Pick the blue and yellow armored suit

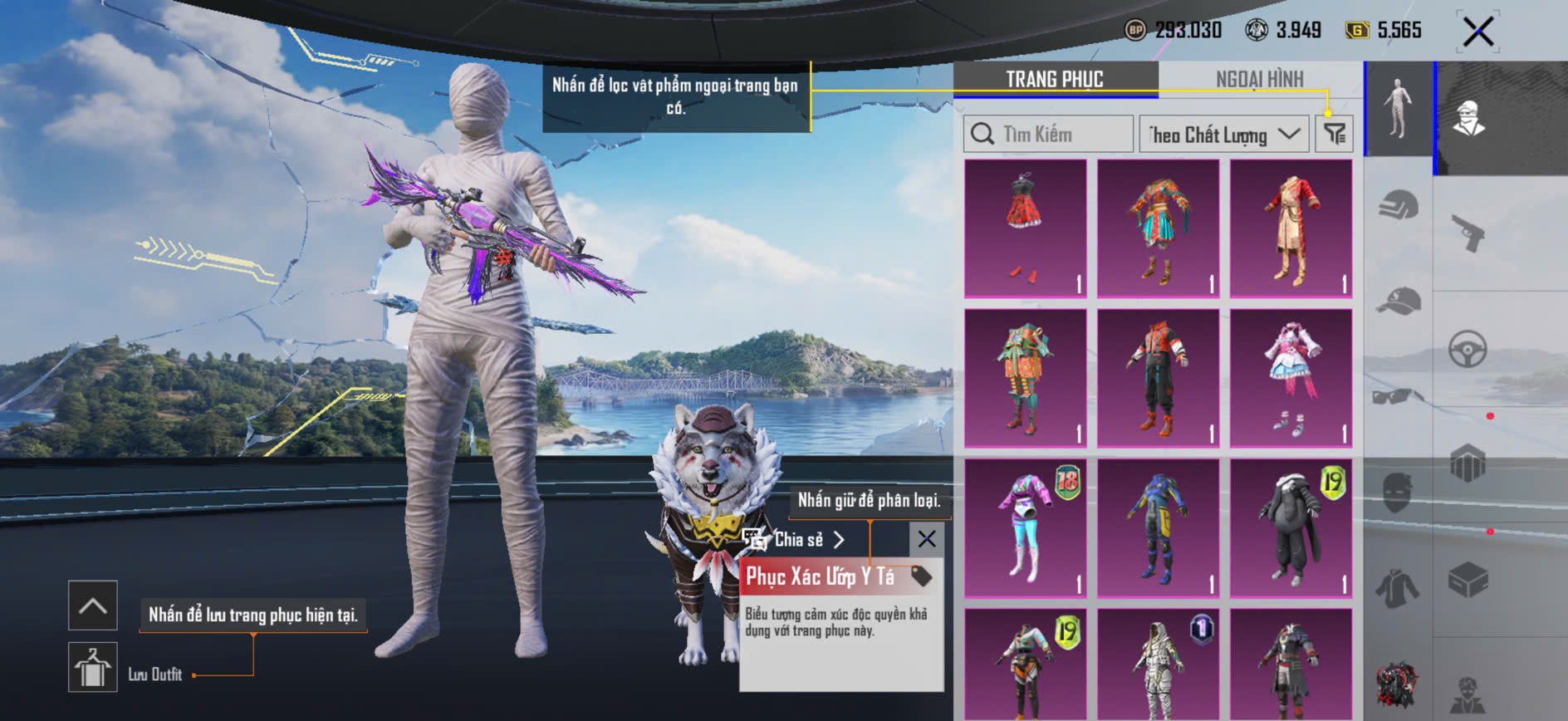click(x=1158, y=527)
